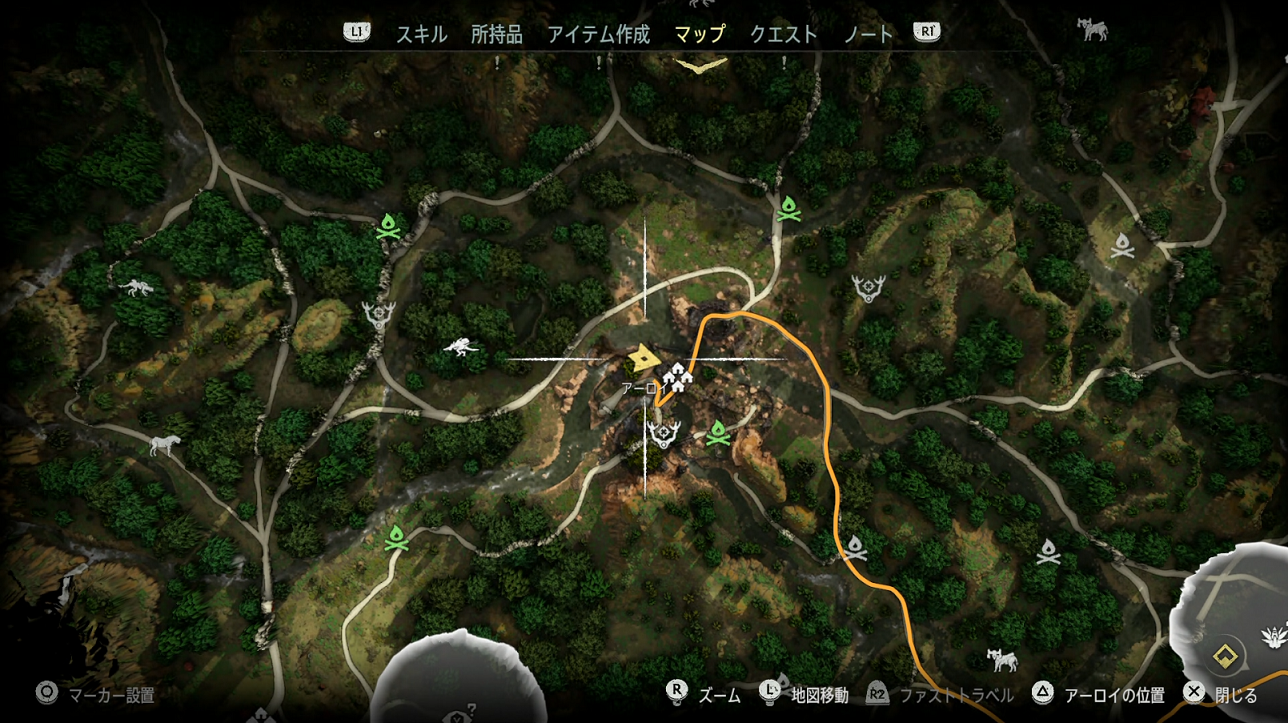Select the white campfire on the orange route

point(855,547)
